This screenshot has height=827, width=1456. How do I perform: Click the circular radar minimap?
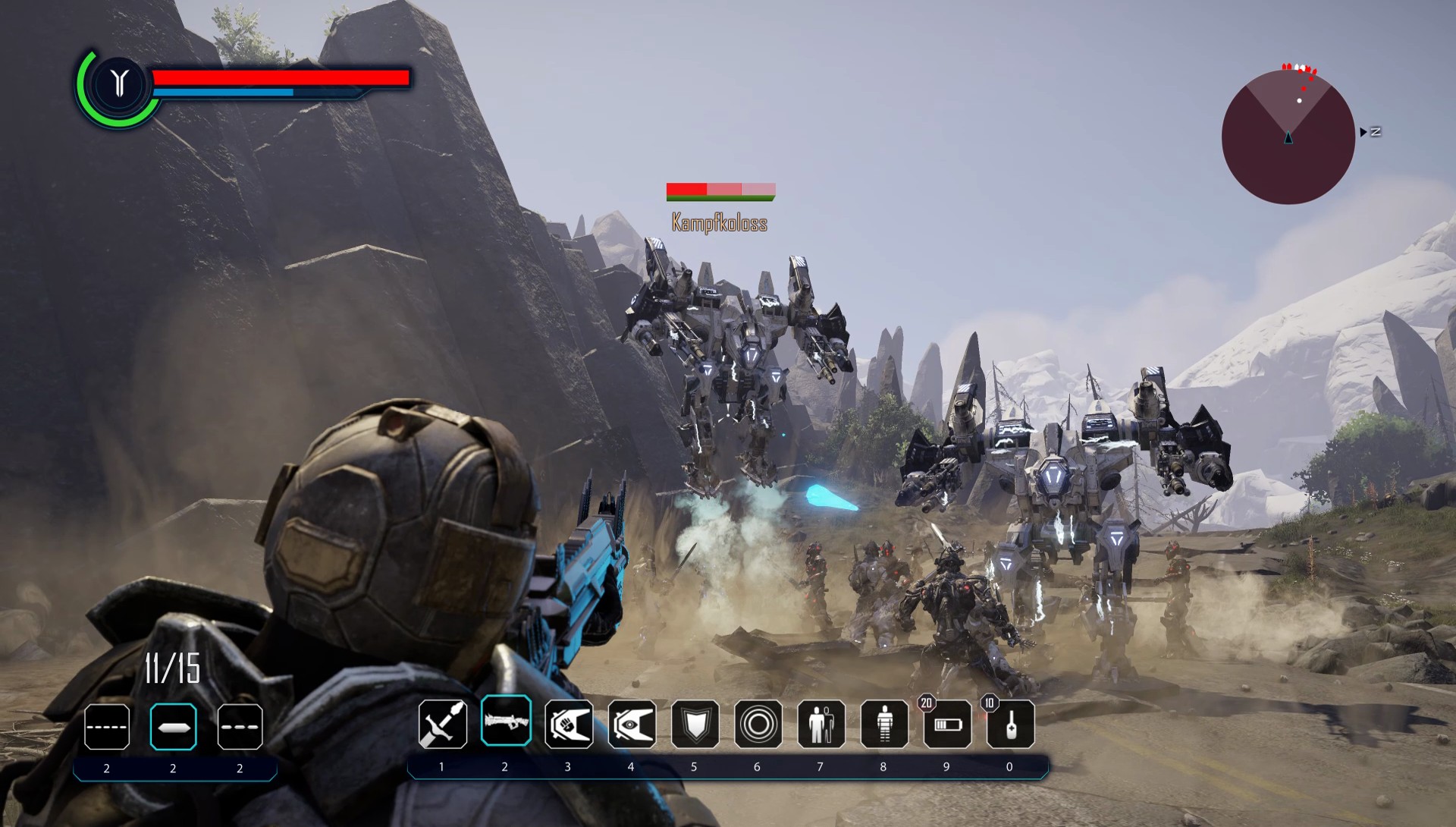point(1288,137)
